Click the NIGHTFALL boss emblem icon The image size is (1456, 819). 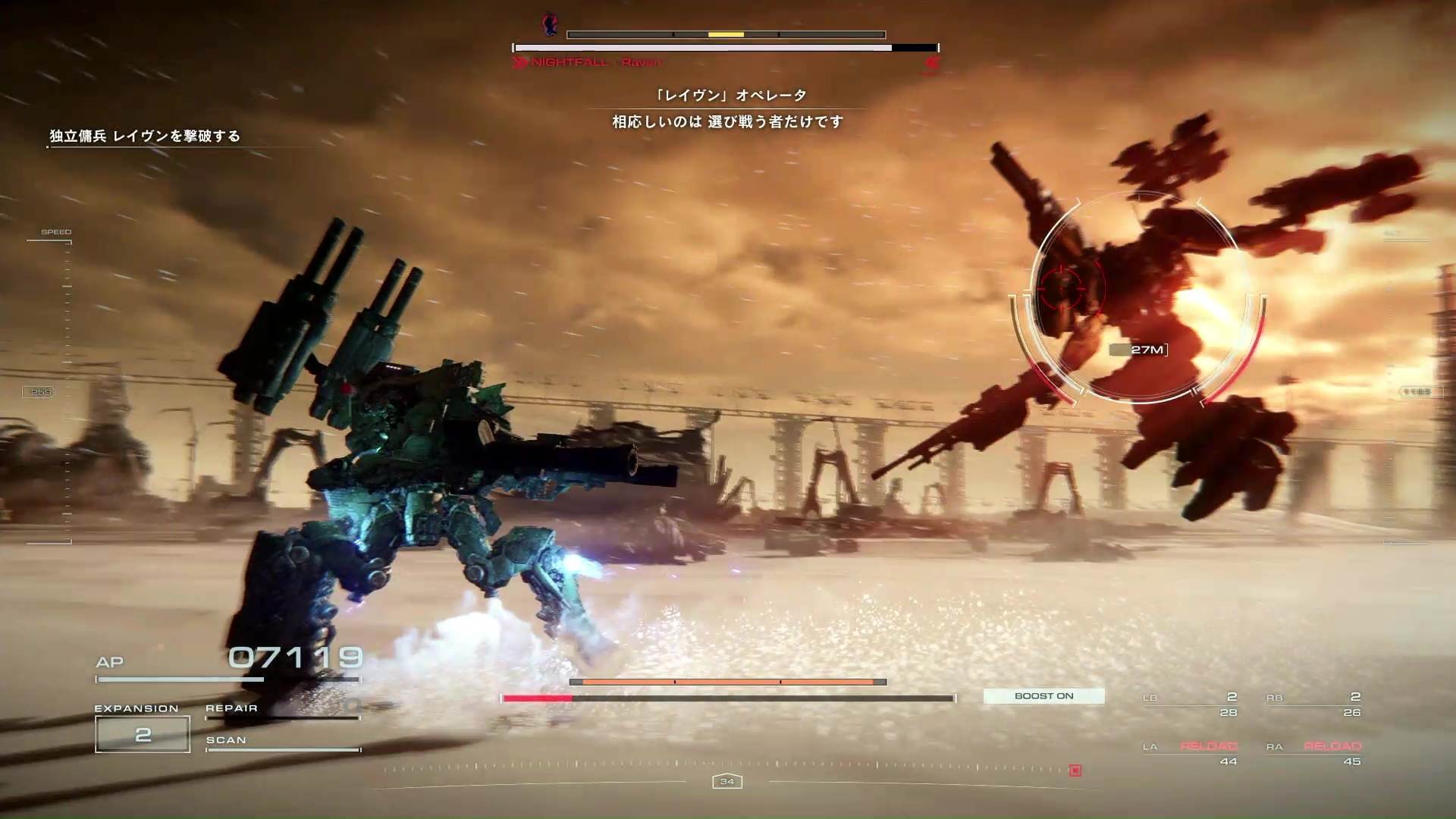pyautogui.click(x=551, y=24)
